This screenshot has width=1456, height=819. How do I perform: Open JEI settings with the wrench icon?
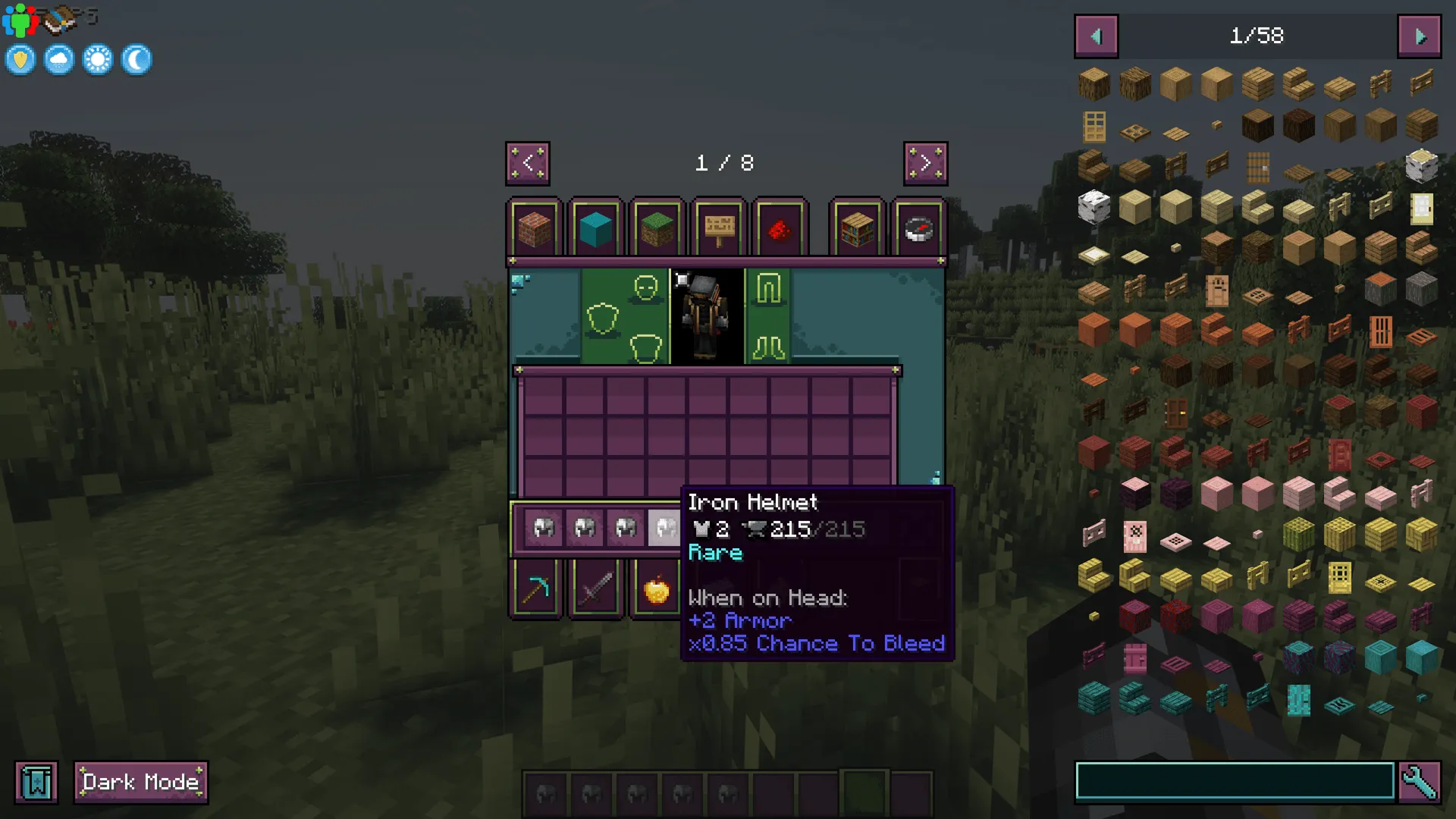[1422, 782]
